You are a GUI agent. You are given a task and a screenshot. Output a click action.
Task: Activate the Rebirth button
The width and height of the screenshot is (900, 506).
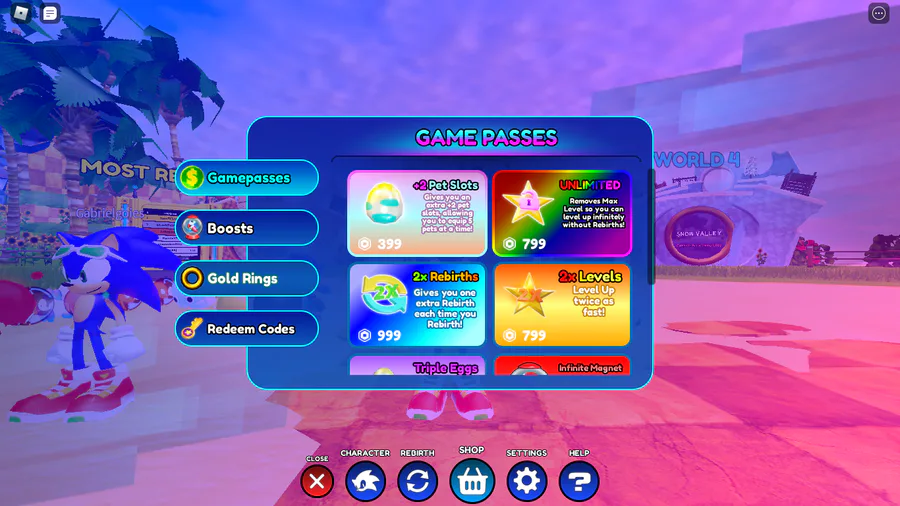coord(417,482)
